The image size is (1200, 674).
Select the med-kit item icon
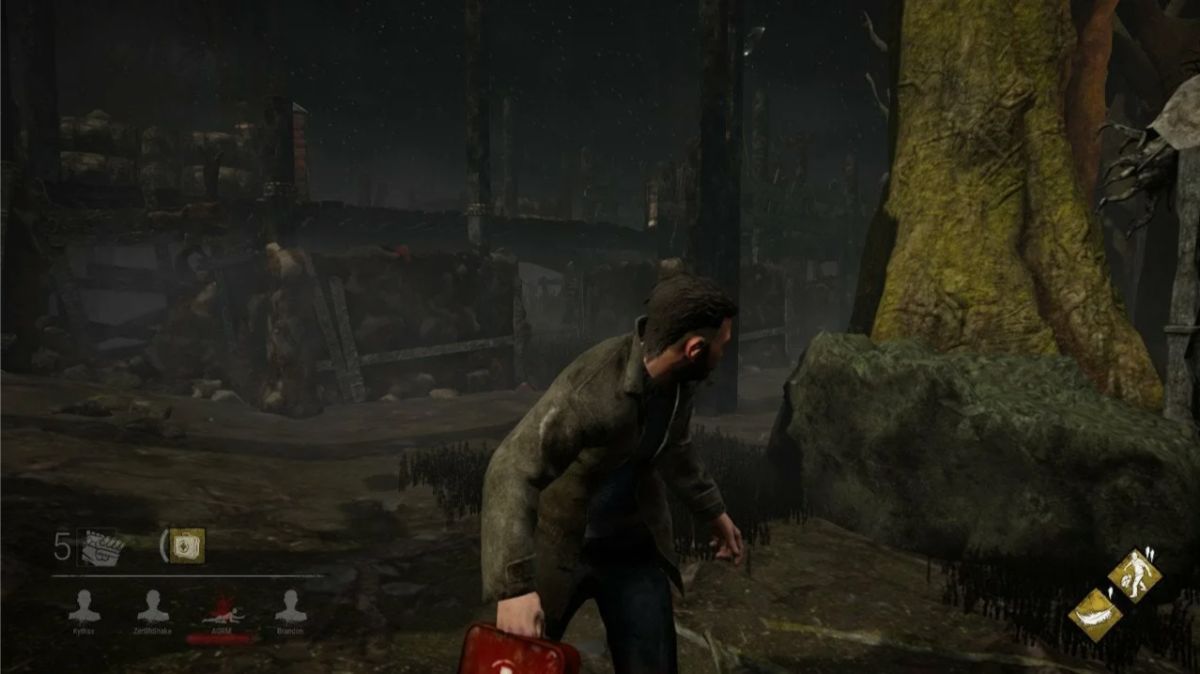pos(186,546)
